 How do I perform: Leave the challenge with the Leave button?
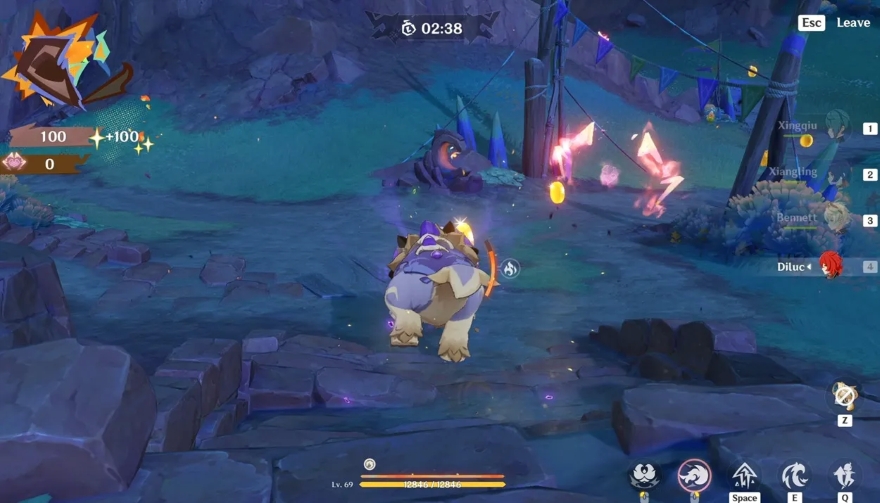(x=852, y=22)
